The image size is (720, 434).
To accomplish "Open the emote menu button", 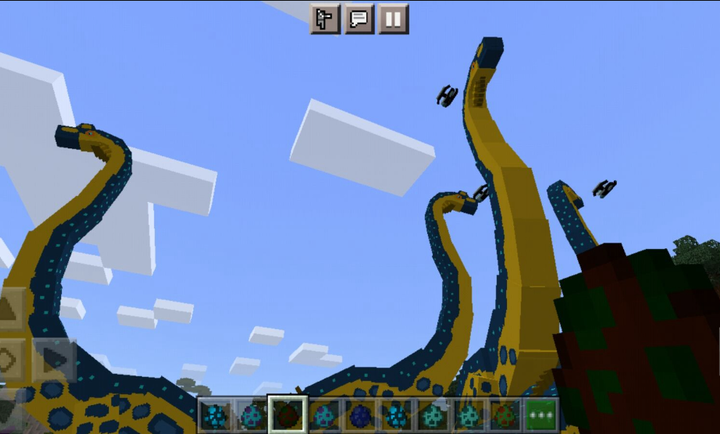I will pos(325,18).
